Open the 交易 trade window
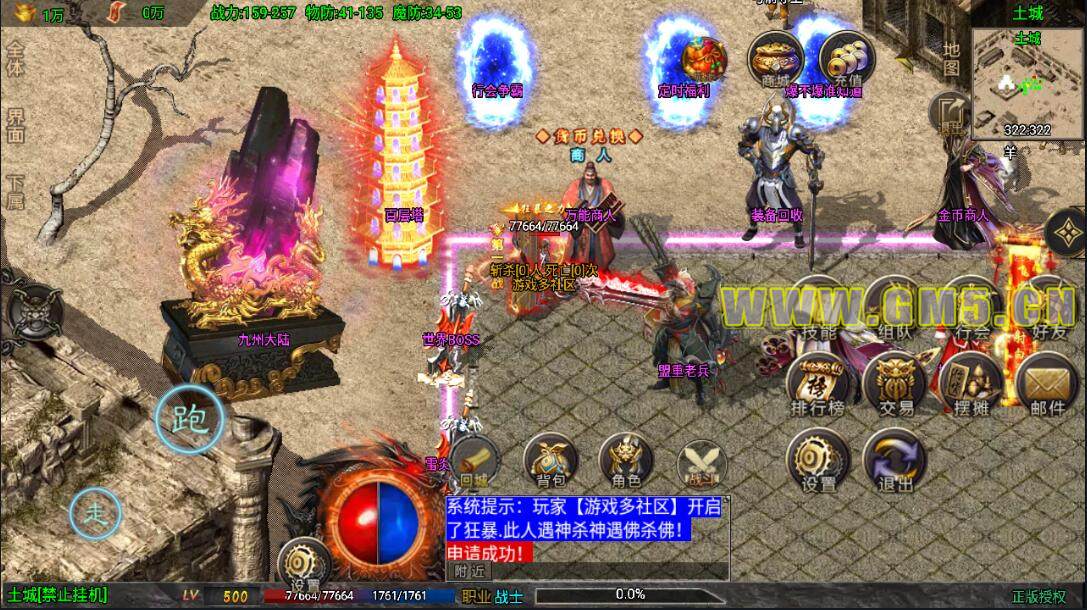 pyautogui.click(x=895, y=383)
